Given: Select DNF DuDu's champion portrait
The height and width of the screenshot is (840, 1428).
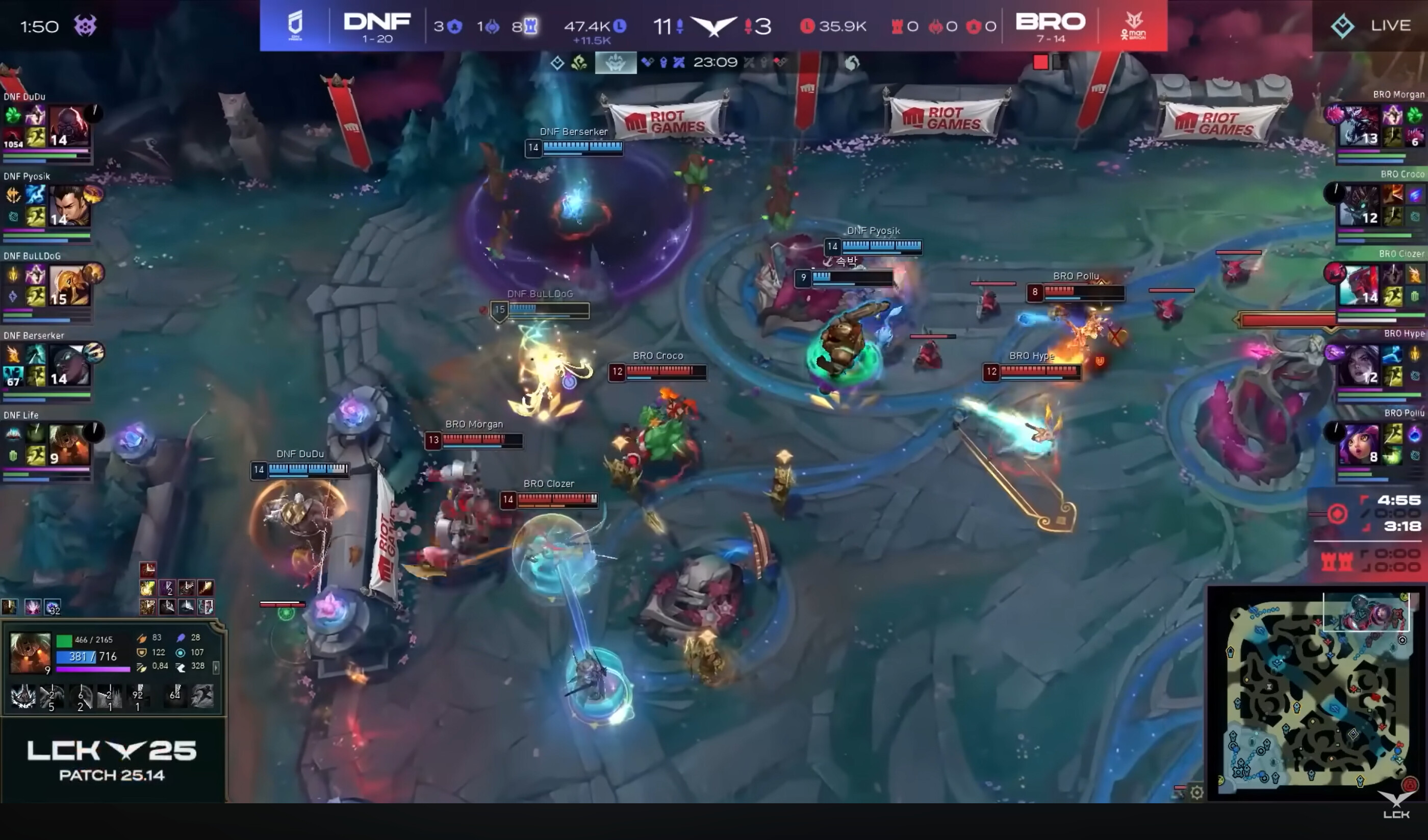Looking at the screenshot, I should click(69, 126).
